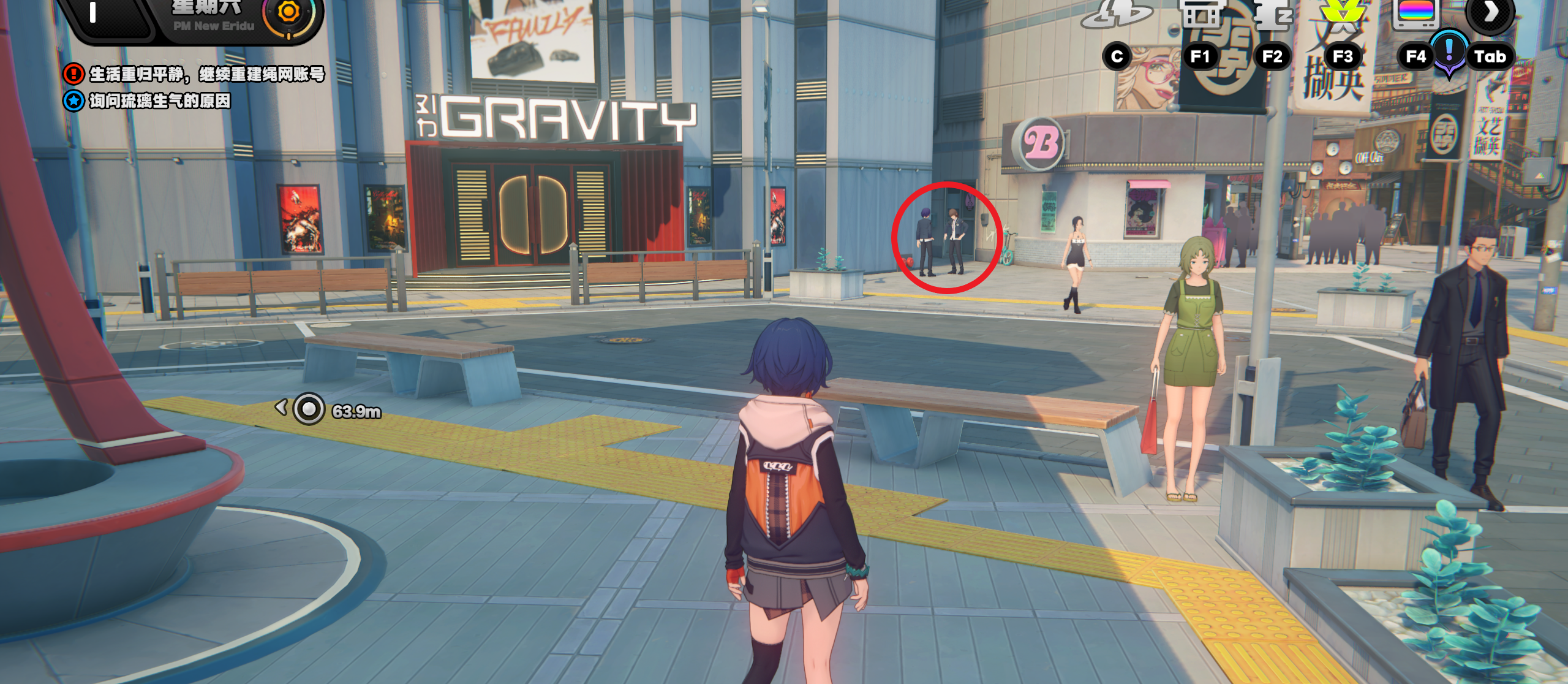Click the storefront-shaped icon in the top bar
The image size is (1568, 684).
point(1202,13)
